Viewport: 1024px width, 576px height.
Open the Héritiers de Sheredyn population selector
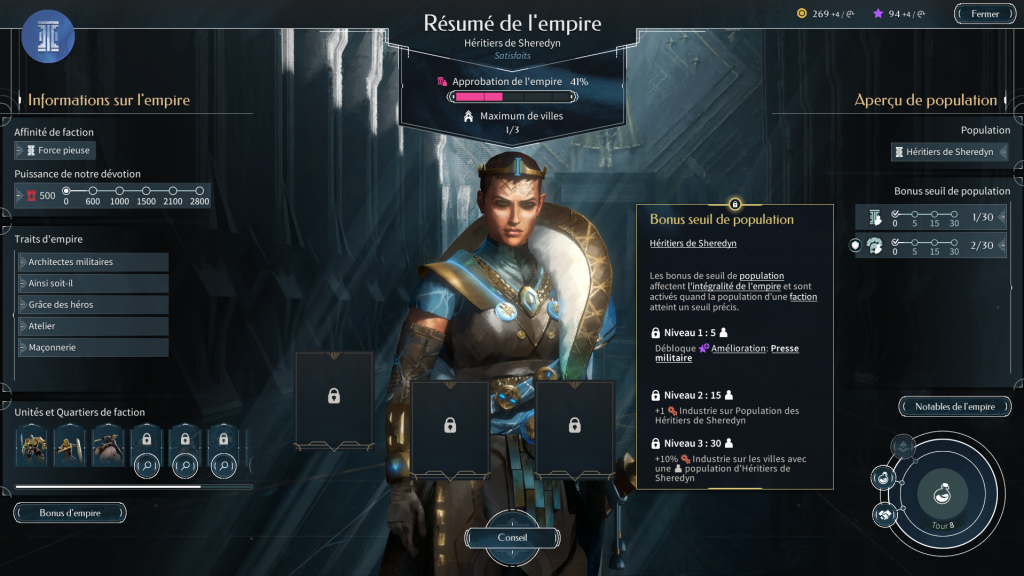pos(949,152)
